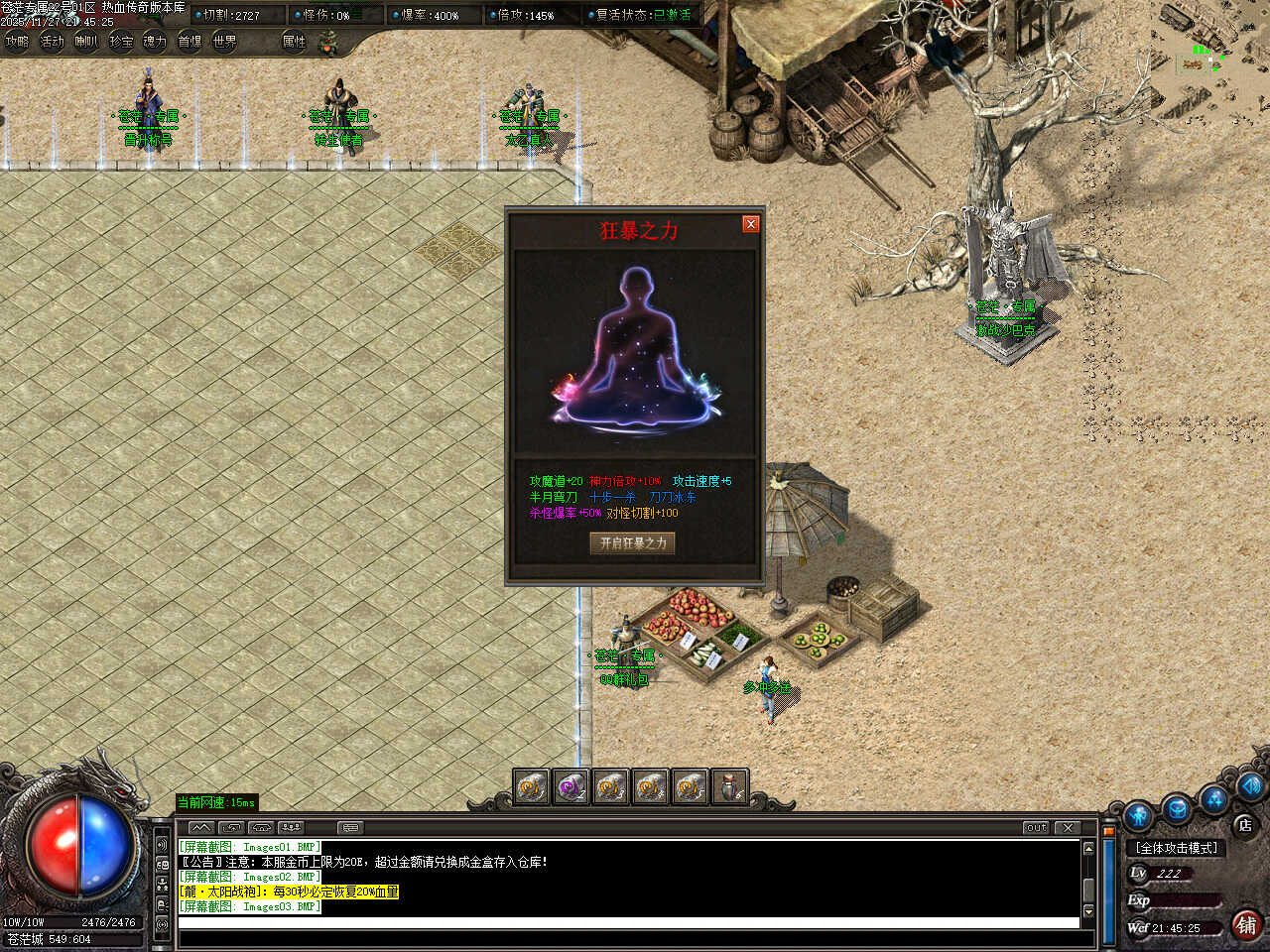The width and height of the screenshot is (1270, 952).
Task: Open the 世界 world menu
Action: click(224, 42)
